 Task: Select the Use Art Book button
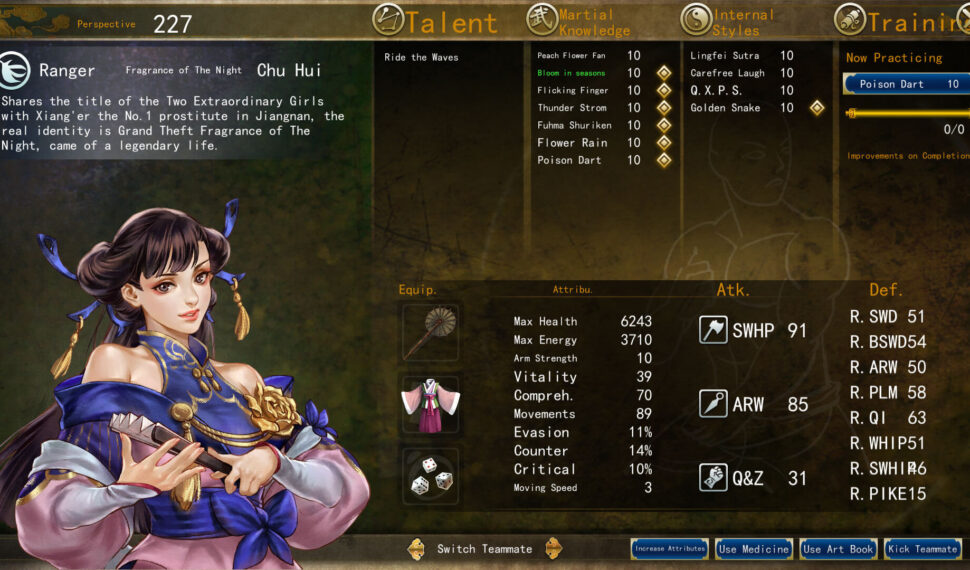click(x=838, y=548)
